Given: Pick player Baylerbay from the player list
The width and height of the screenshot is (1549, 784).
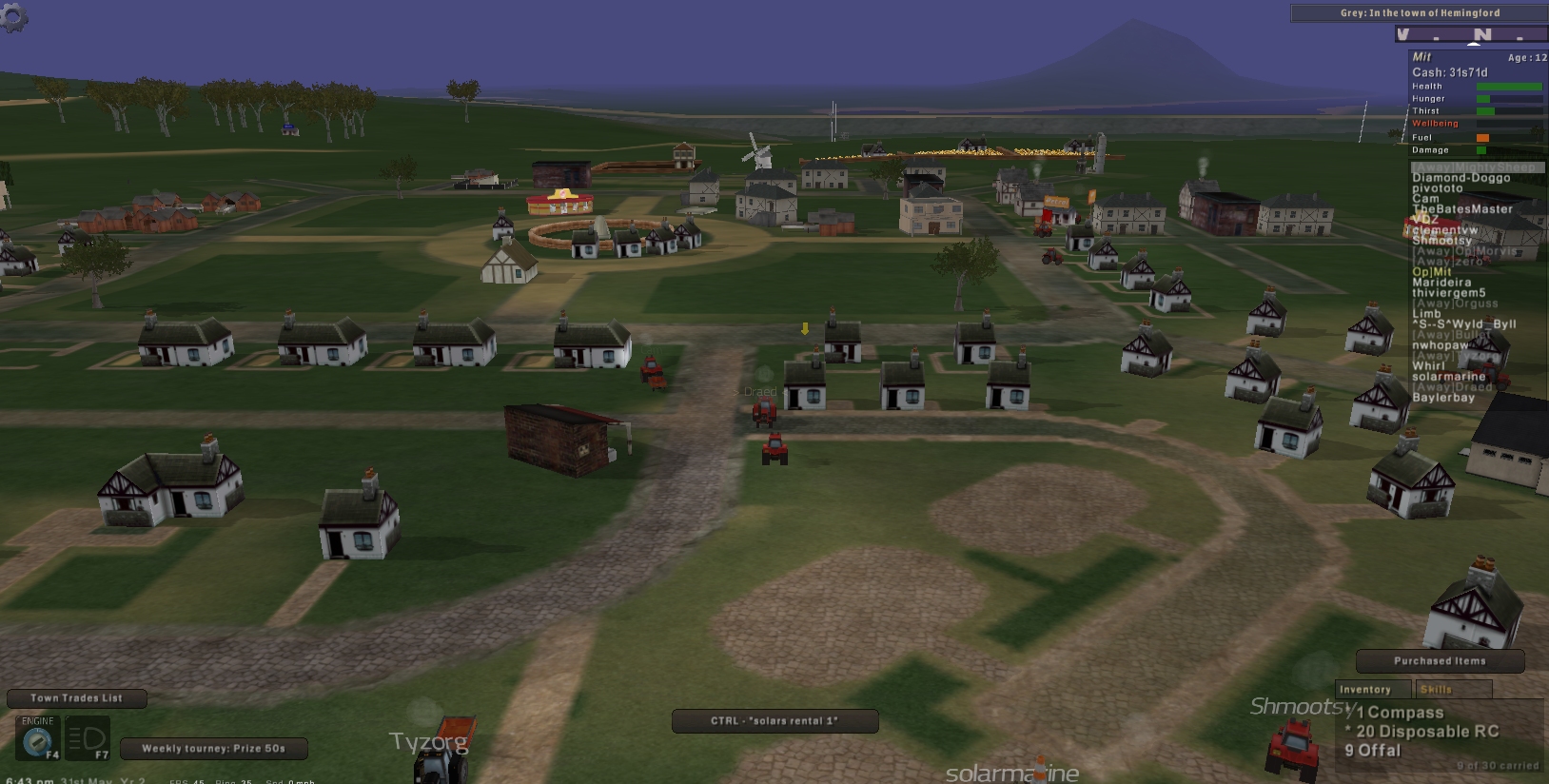Looking at the screenshot, I should tap(1442, 398).
